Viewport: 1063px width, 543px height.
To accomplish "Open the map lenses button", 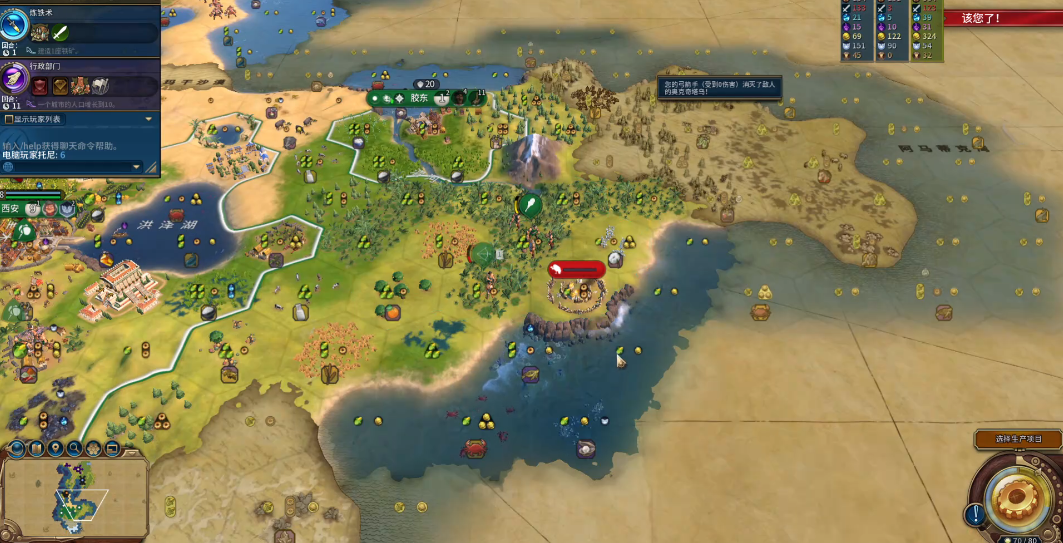I will (37, 448).
